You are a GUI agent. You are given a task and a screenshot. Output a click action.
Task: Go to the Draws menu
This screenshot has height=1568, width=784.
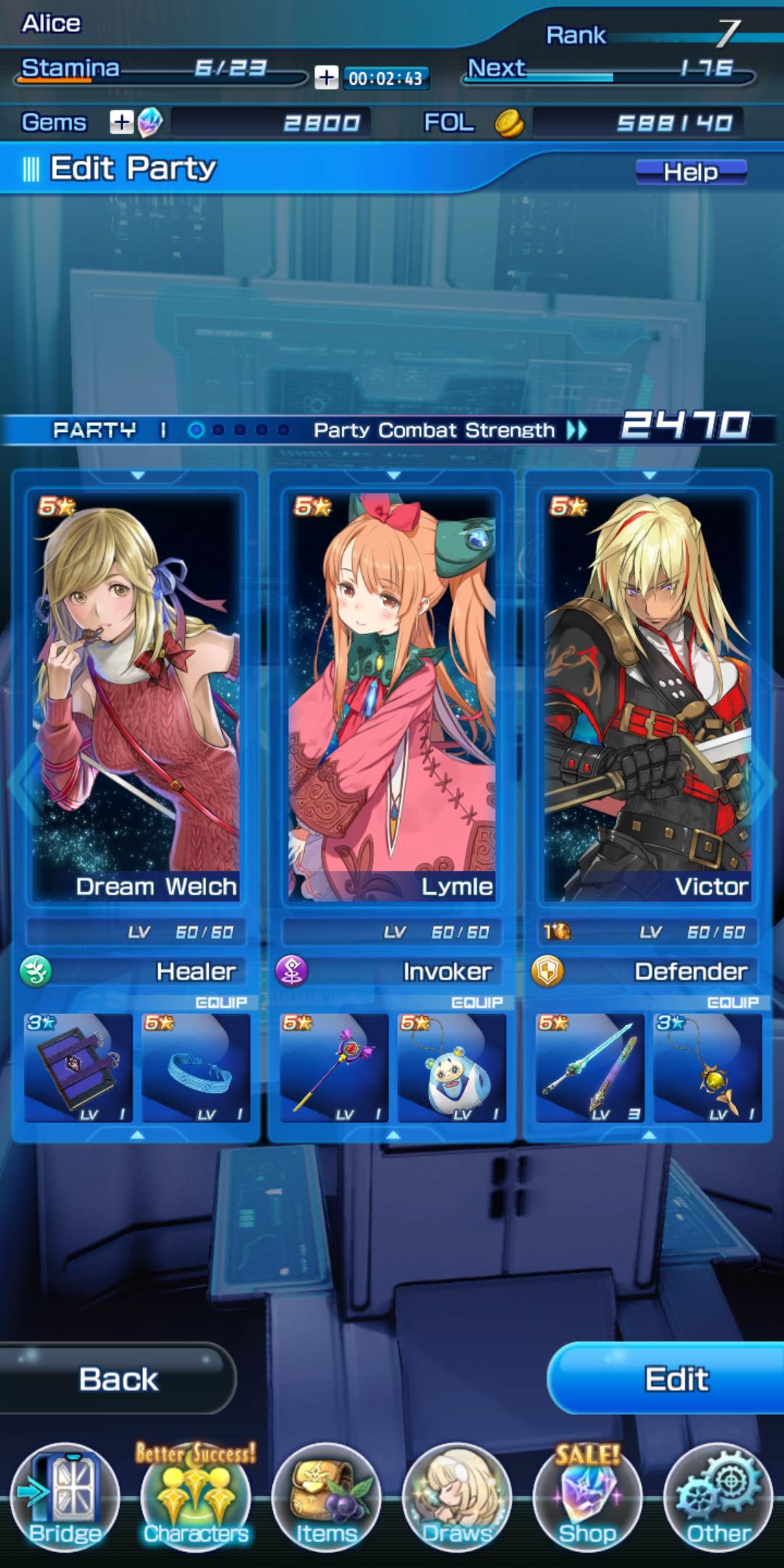click(x=457, y=1498)
